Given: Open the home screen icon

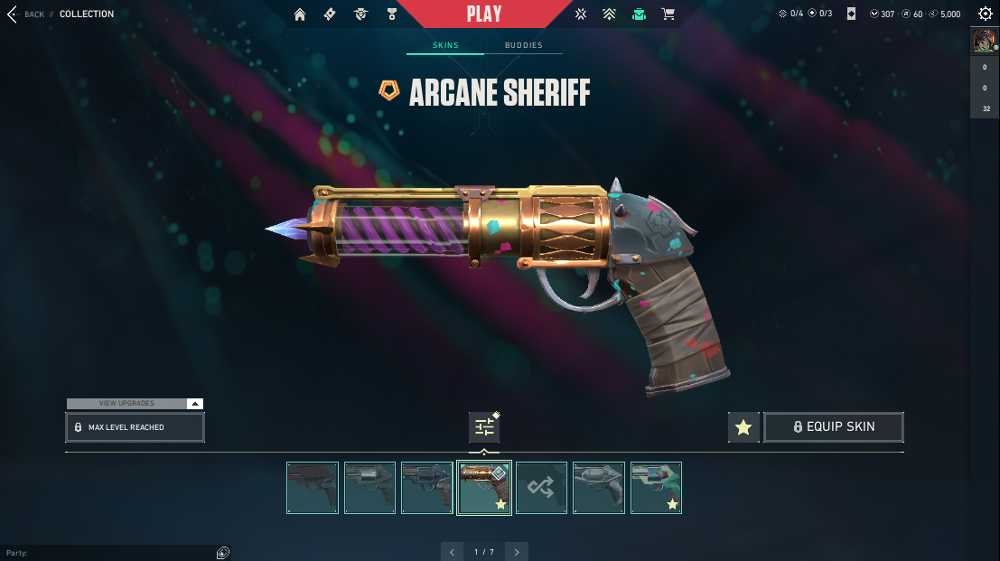Looking at the screenshot, I should 300,14.
